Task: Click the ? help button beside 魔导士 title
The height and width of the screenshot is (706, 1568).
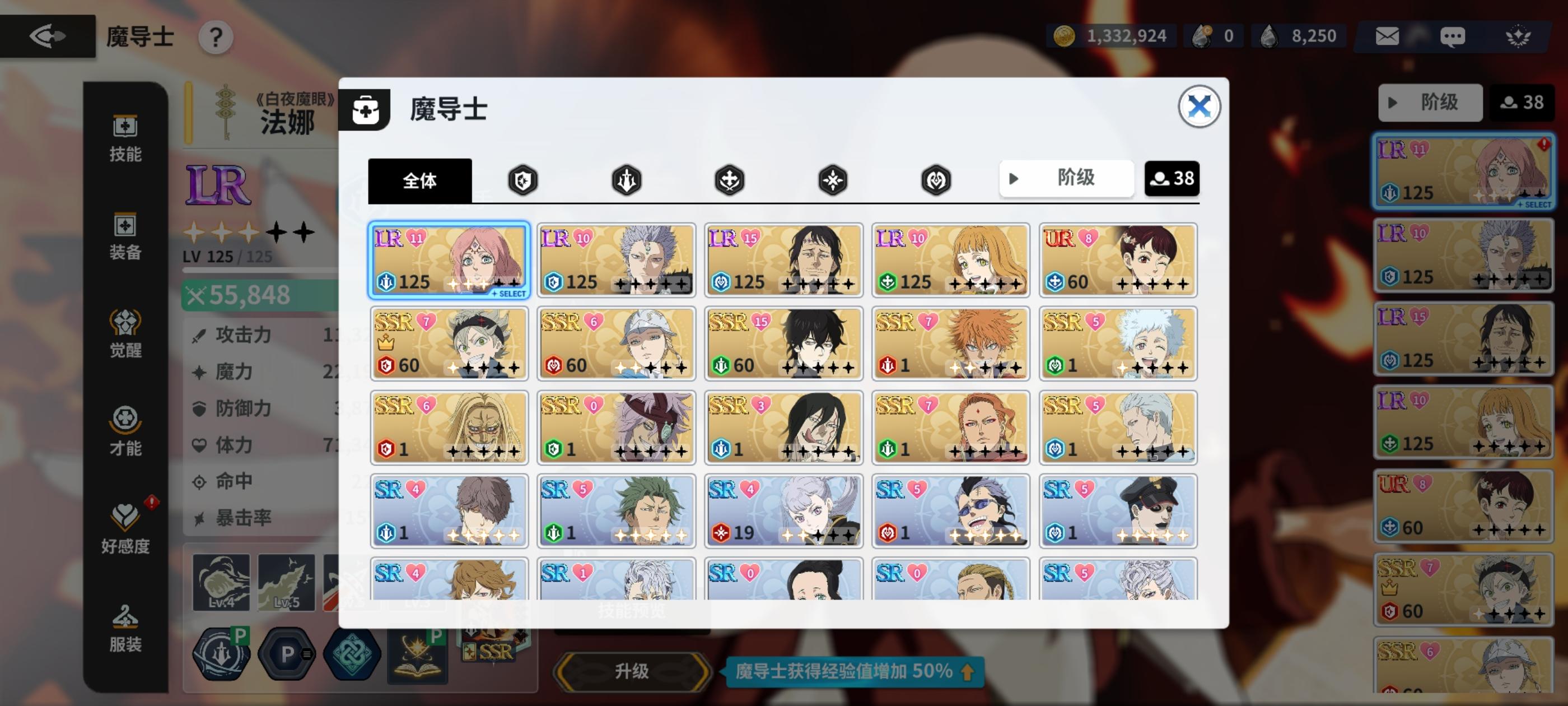Action: (215, 36)
